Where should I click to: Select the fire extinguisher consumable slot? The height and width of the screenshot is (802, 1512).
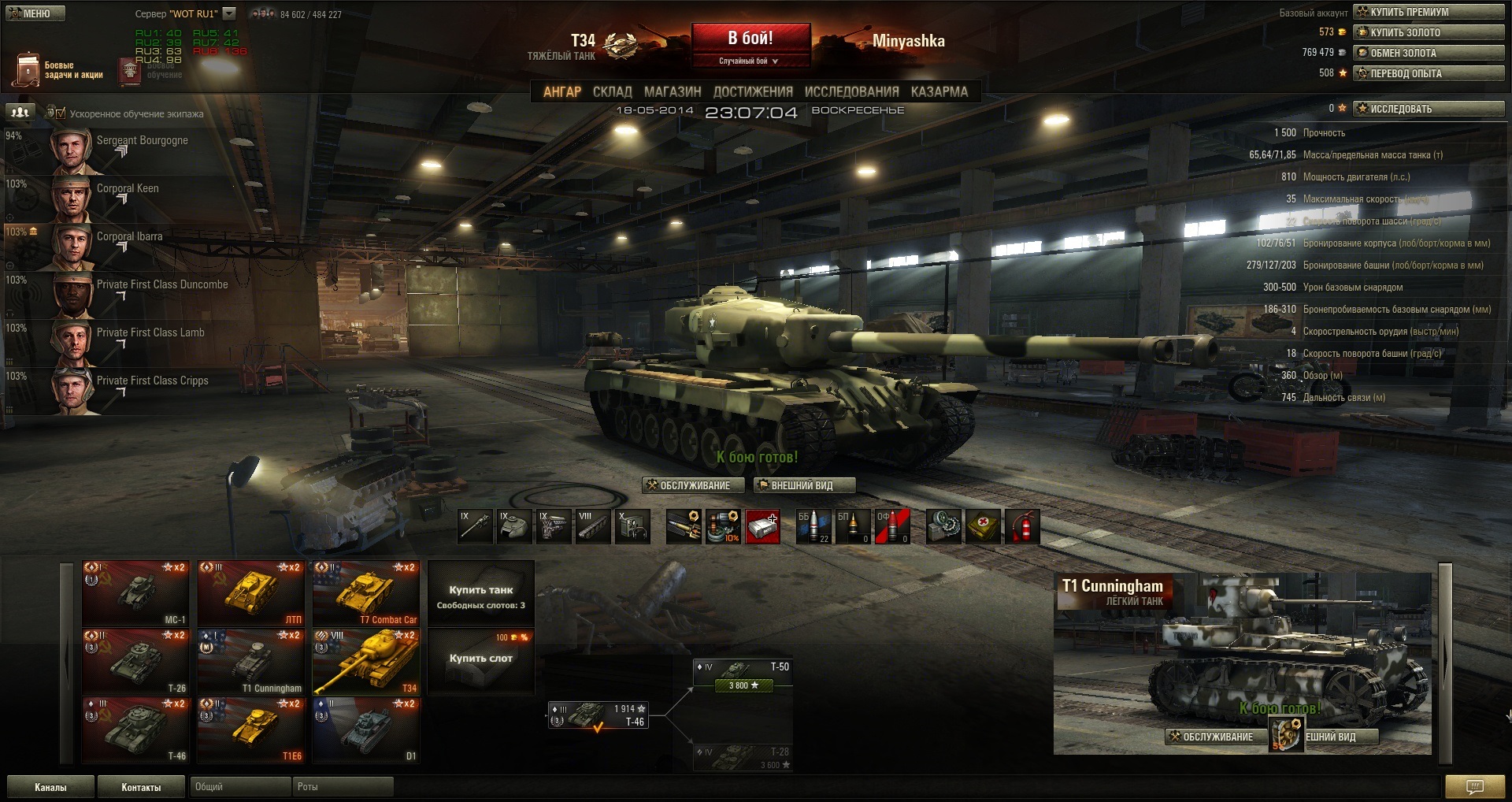[x=1021, y=526]
